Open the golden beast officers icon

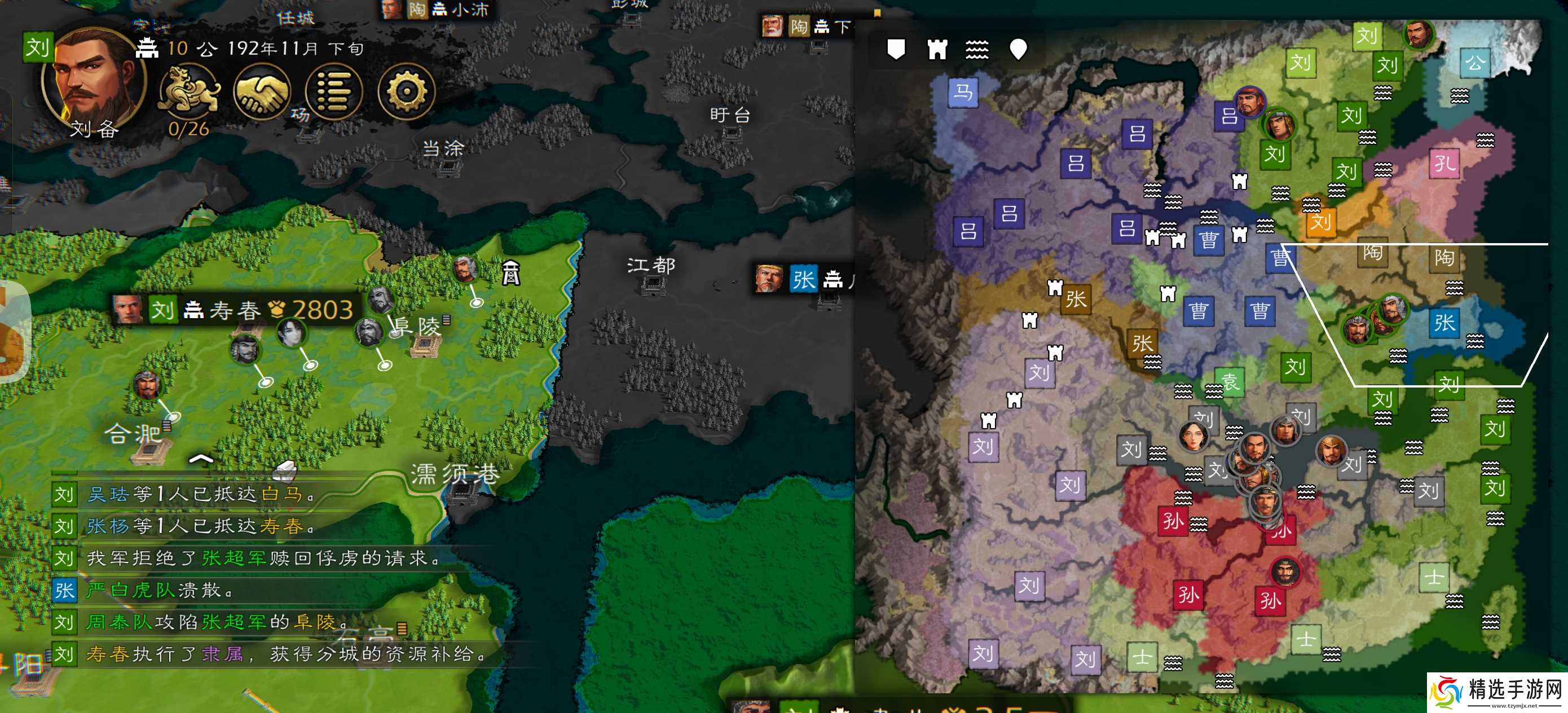coord(189,91)
